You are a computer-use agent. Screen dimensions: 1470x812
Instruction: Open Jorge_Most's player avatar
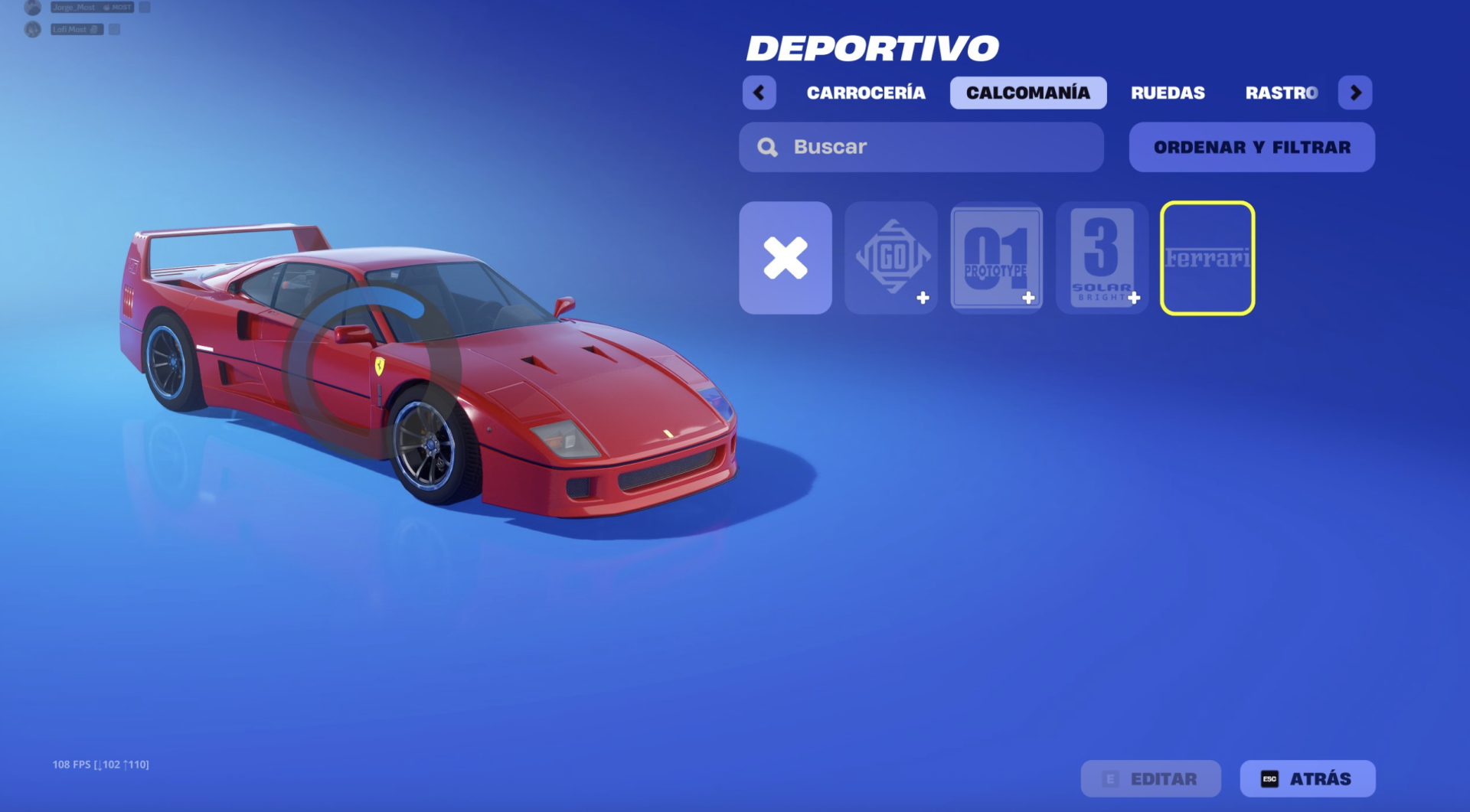pos(33,8)
